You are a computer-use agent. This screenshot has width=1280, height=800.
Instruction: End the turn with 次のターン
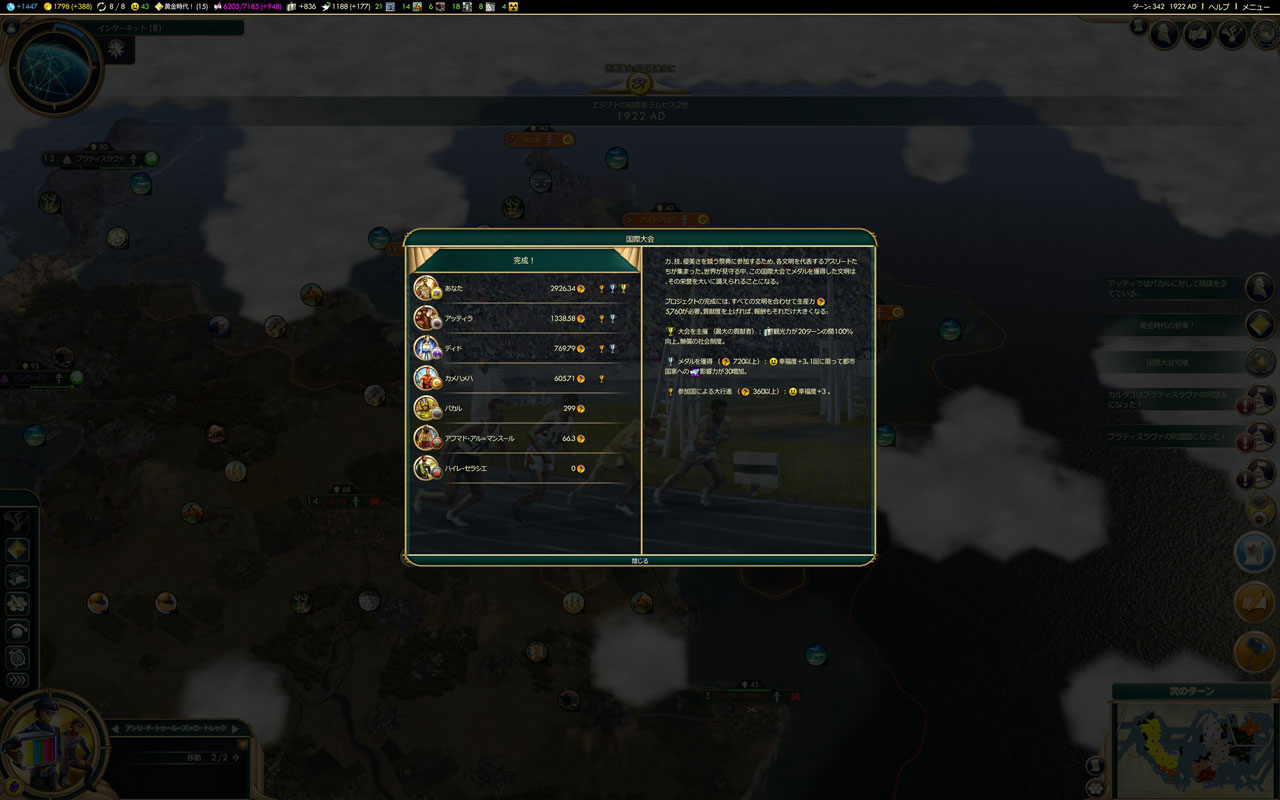[x=1189, y=692]
